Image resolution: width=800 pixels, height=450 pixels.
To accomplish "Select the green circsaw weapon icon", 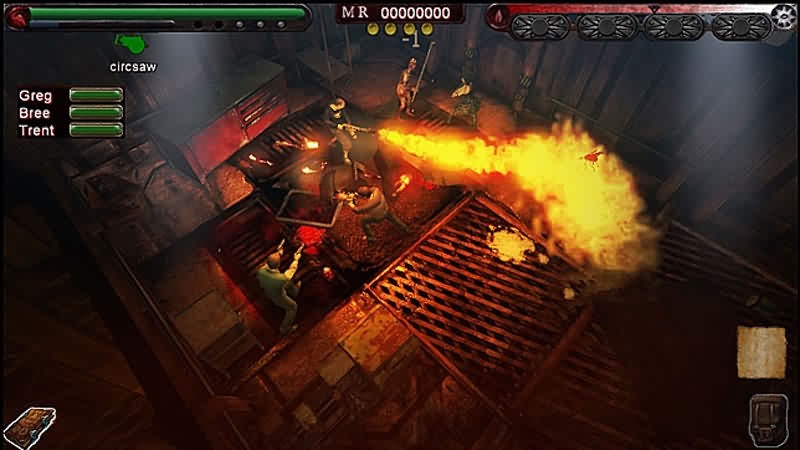I will click(131, 45).
